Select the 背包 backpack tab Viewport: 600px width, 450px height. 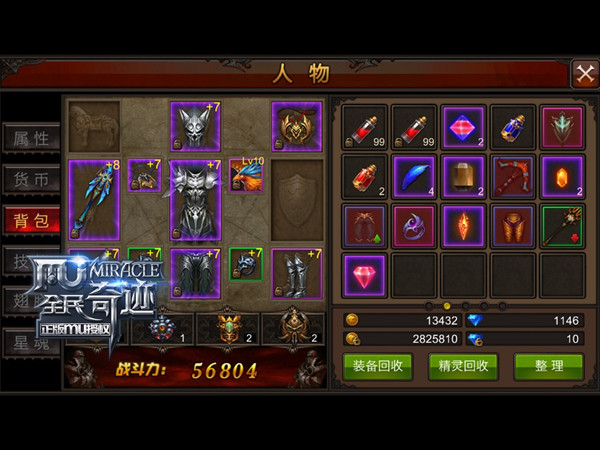tap(30, 221)
